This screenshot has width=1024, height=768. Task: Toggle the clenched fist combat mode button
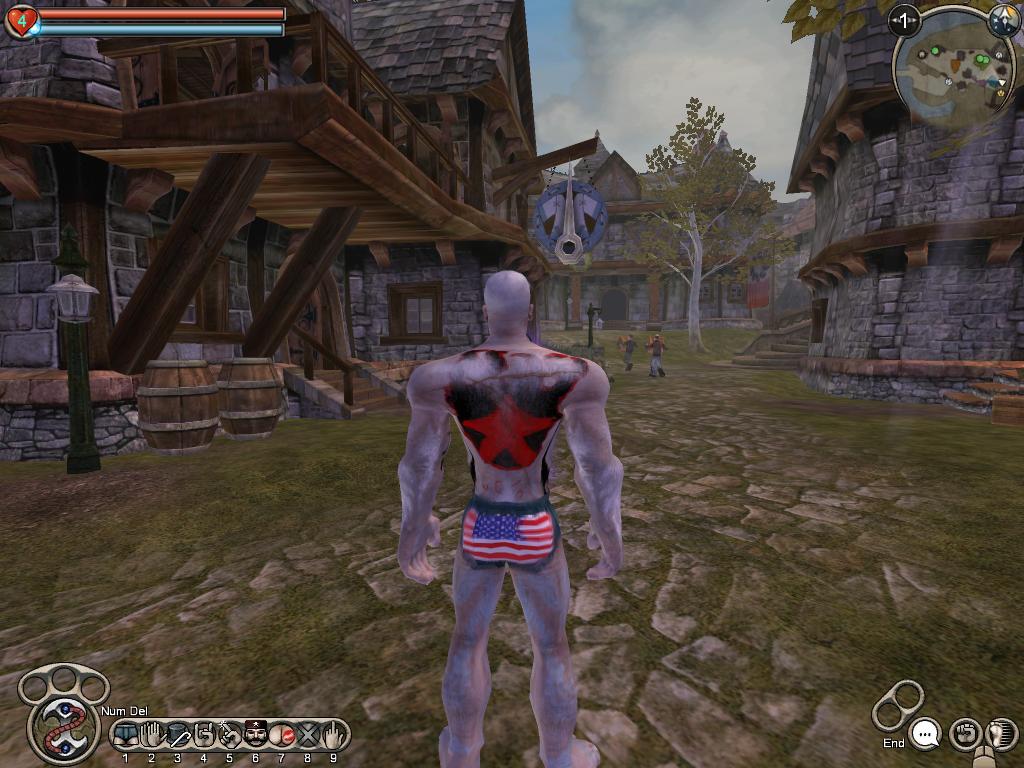pos(964,735)
